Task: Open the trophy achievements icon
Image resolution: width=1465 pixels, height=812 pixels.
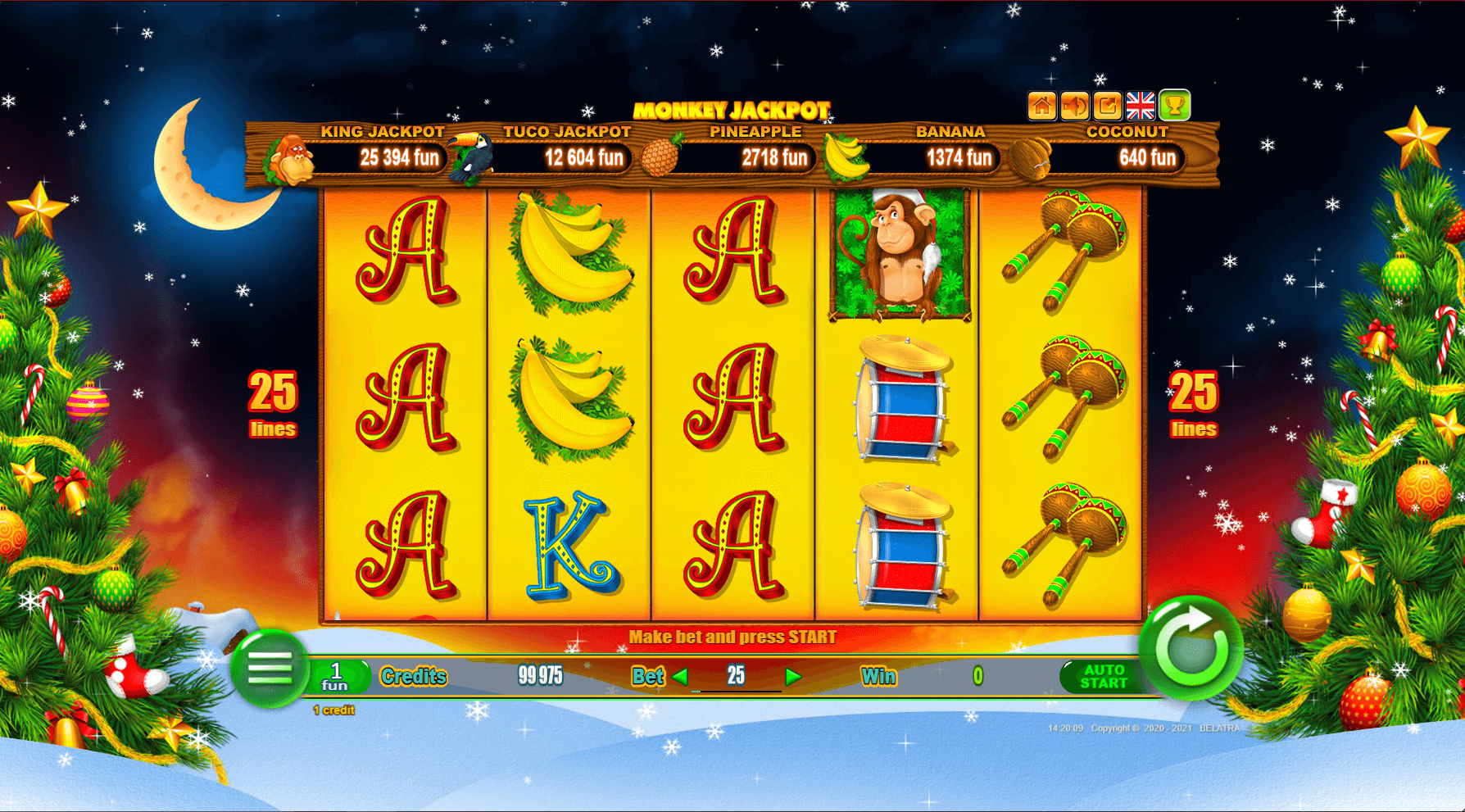Action: [x=1175, y=103]
